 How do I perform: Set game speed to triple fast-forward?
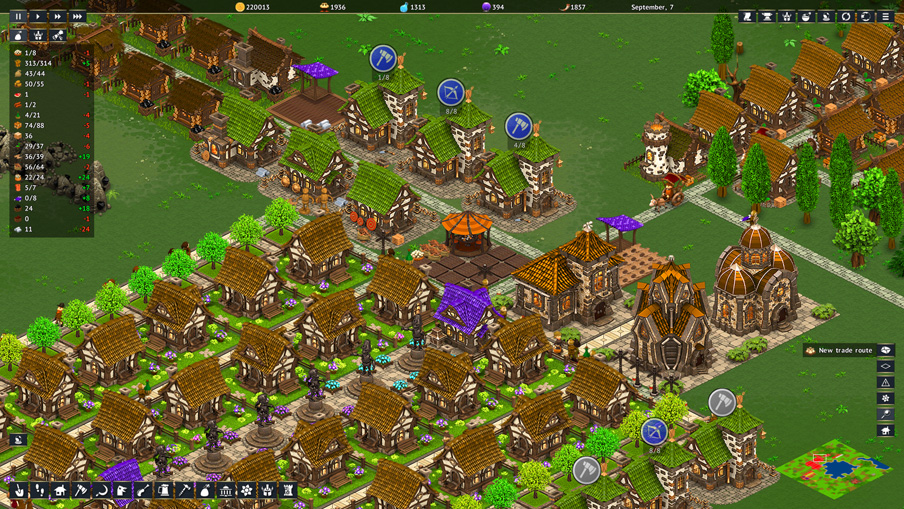click(x=78, y=16)
